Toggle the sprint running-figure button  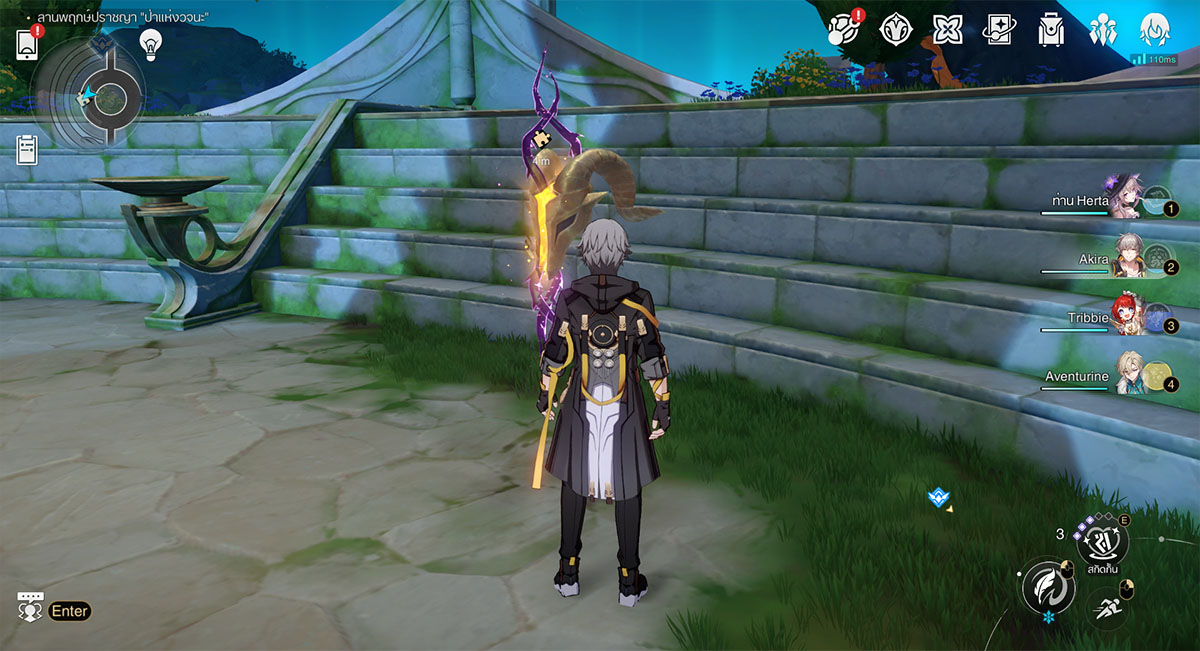pyautogui.click(x=1105, y=606)
